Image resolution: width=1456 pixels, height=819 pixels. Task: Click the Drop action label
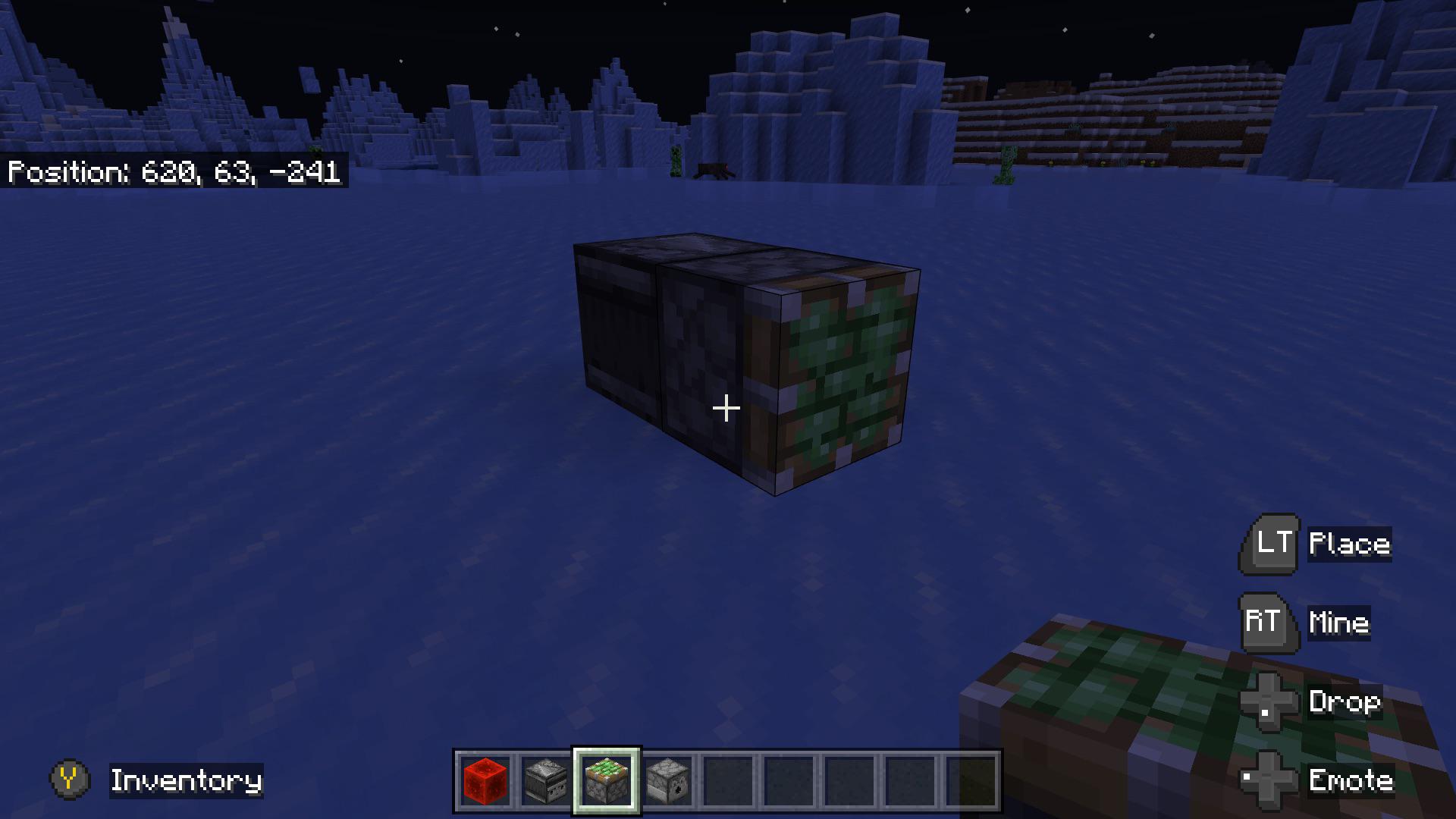[x=1347, y=702]
